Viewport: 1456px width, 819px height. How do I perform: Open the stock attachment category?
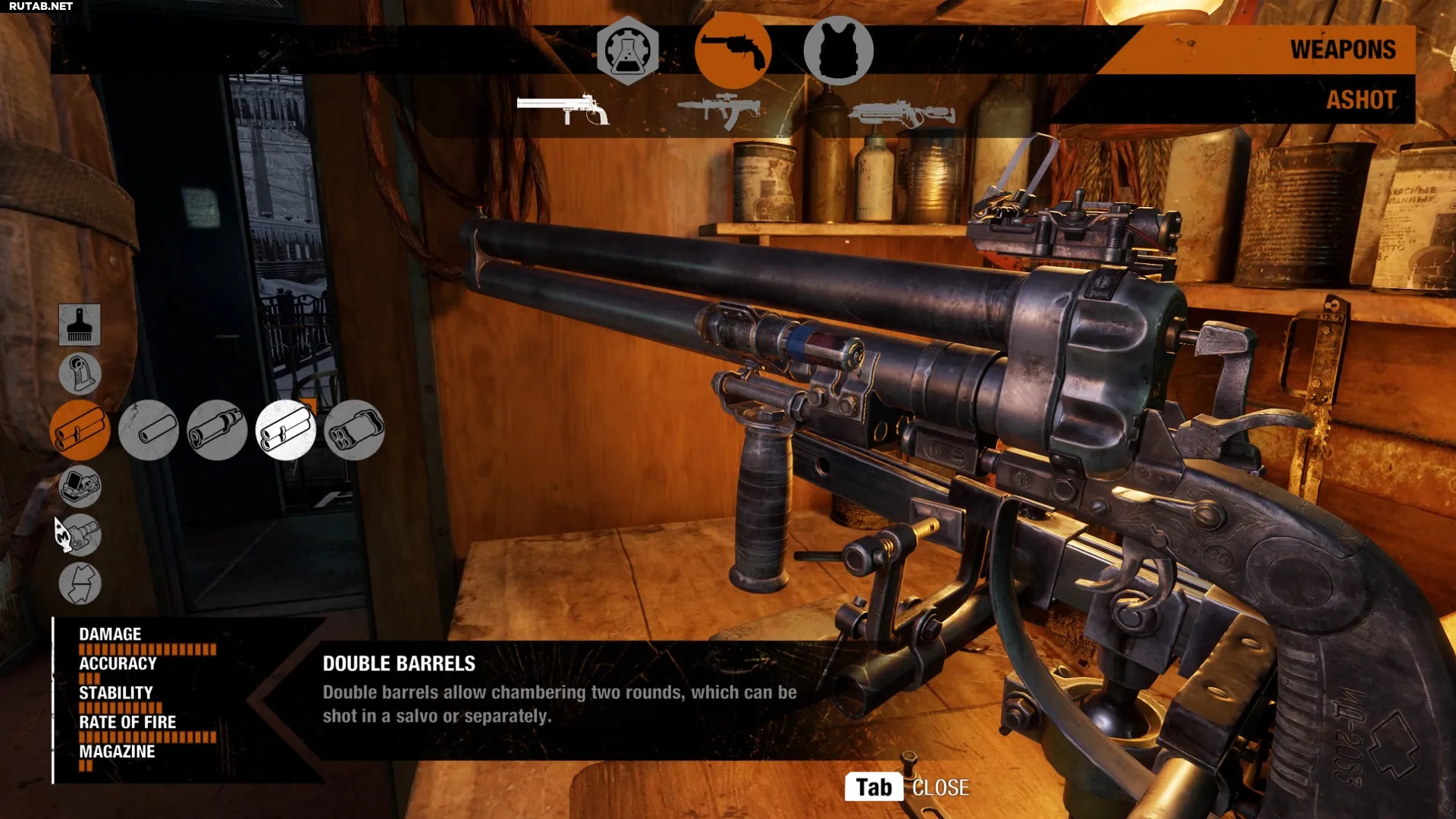(80, 374)
